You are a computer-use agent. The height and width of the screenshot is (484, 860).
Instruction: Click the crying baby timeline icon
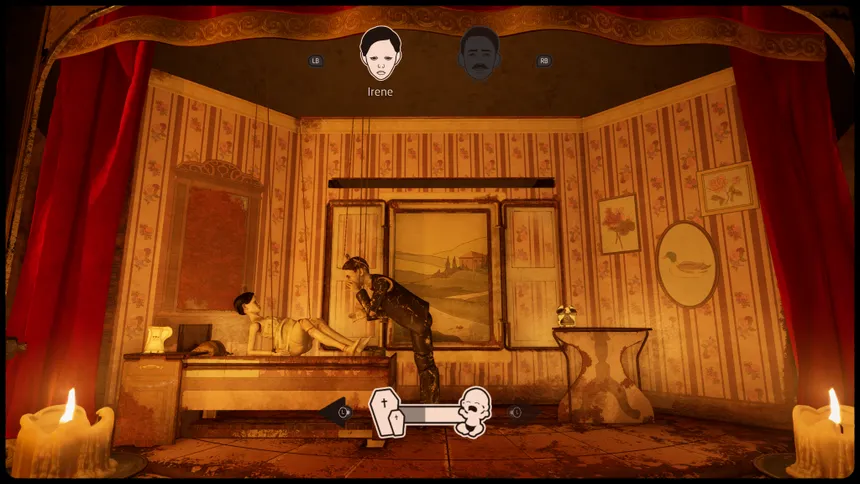pyautogui.click(x=473, y=411)
